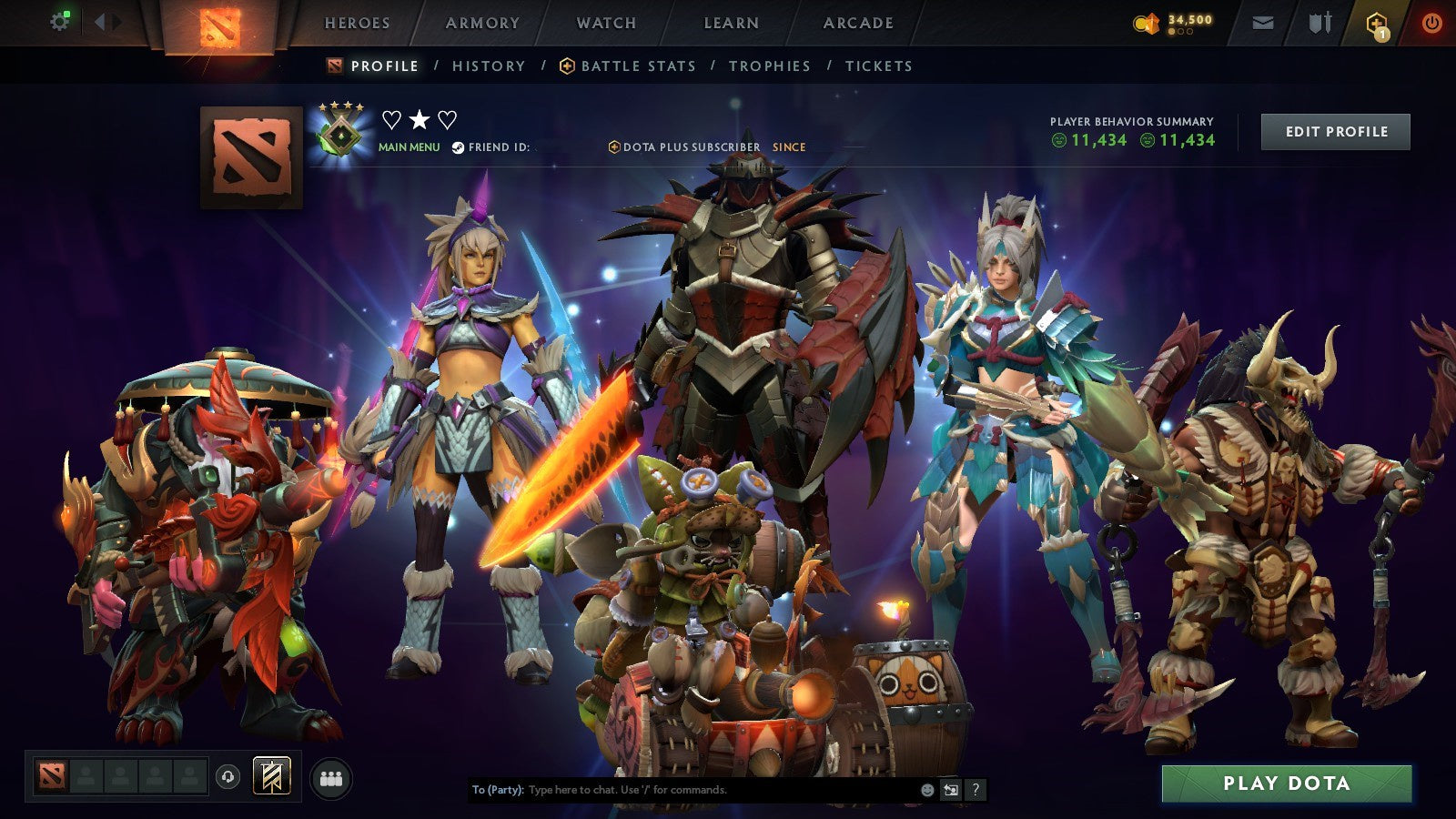Open the settings gear menu
The height and width of the screenshot is (819, 1456).
coord(60,22)
